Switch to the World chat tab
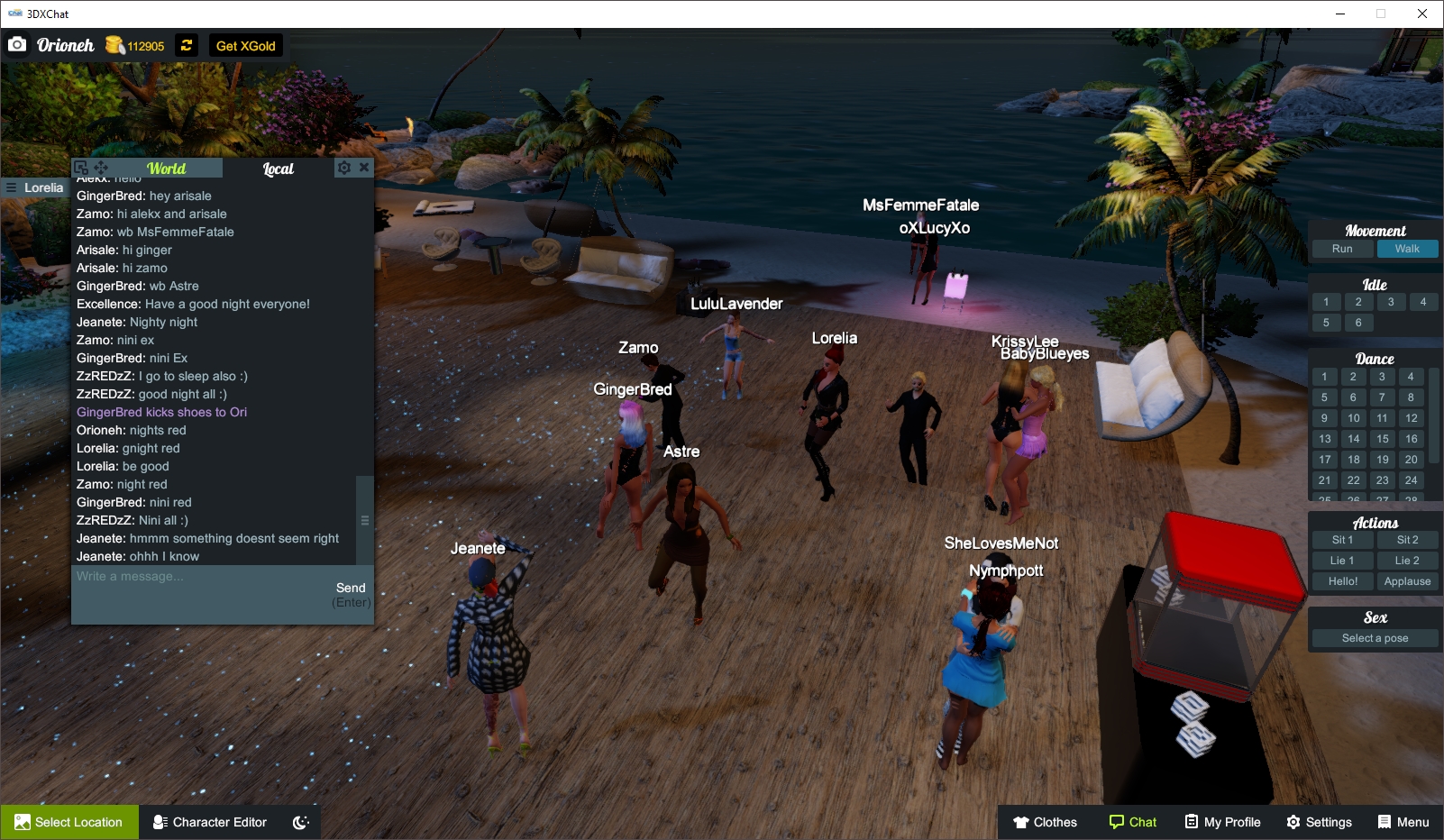Image resolution: width=1444 pixels, height=840 pixels. click(167, 168)
